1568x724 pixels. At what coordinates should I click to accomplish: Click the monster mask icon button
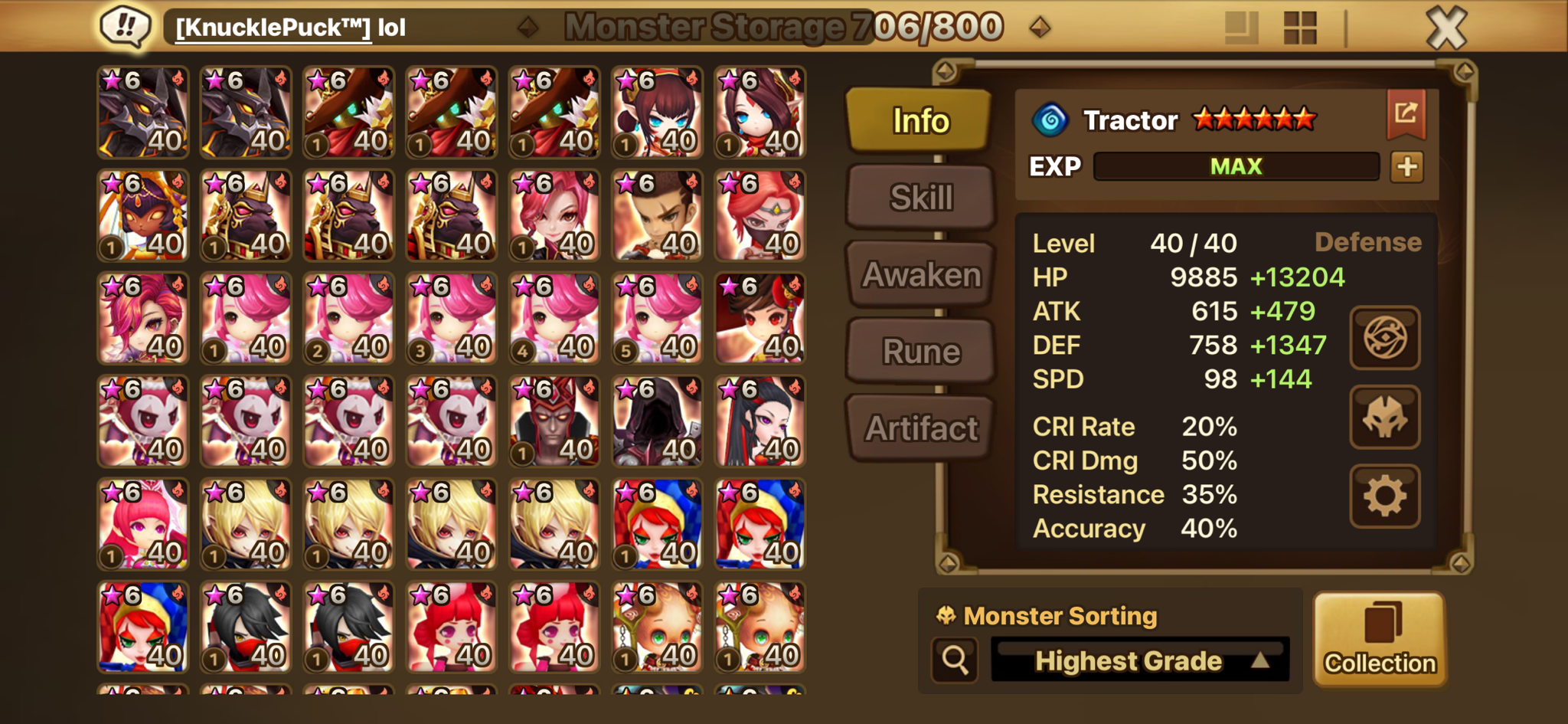click(x=1384, y=418)
